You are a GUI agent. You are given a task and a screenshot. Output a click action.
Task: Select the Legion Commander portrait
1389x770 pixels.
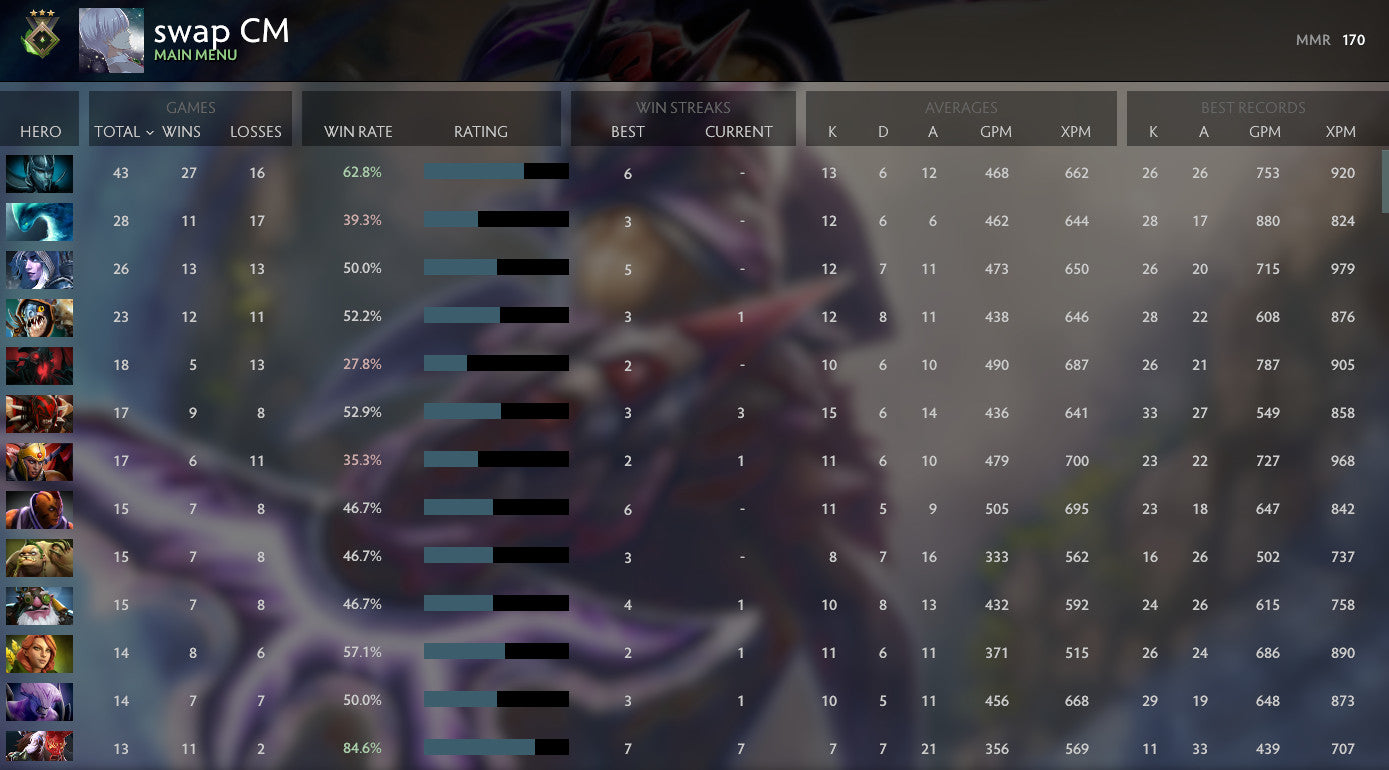(40, 461)
